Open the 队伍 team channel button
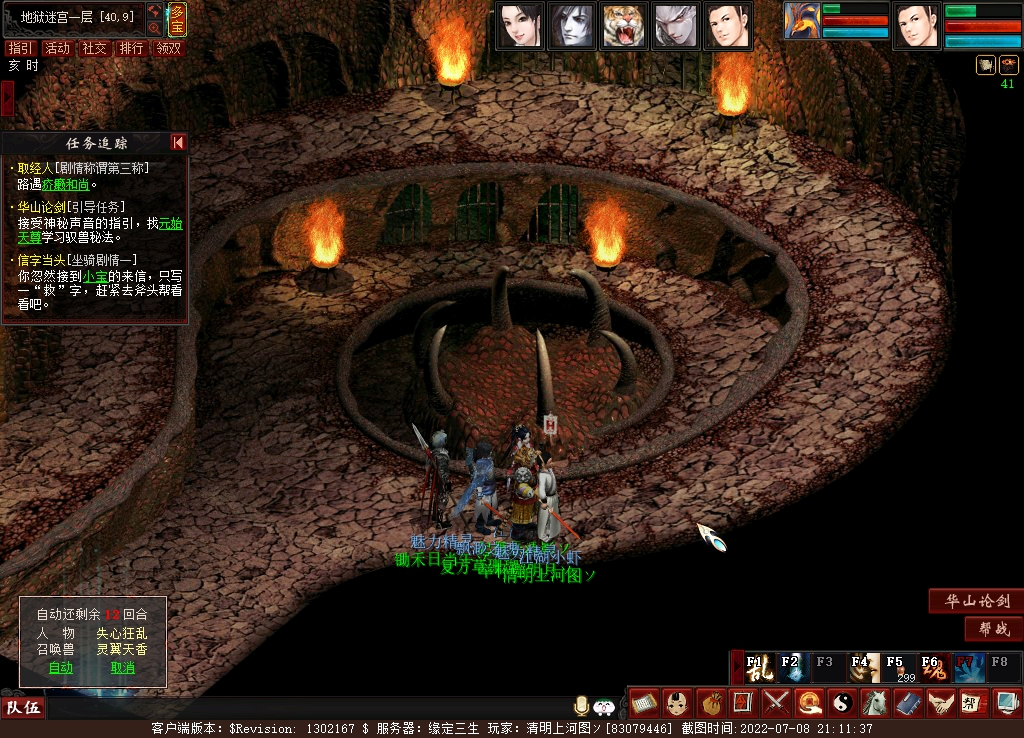Image resolution: width=1024 pixels, height=738 pixels. 22,708
